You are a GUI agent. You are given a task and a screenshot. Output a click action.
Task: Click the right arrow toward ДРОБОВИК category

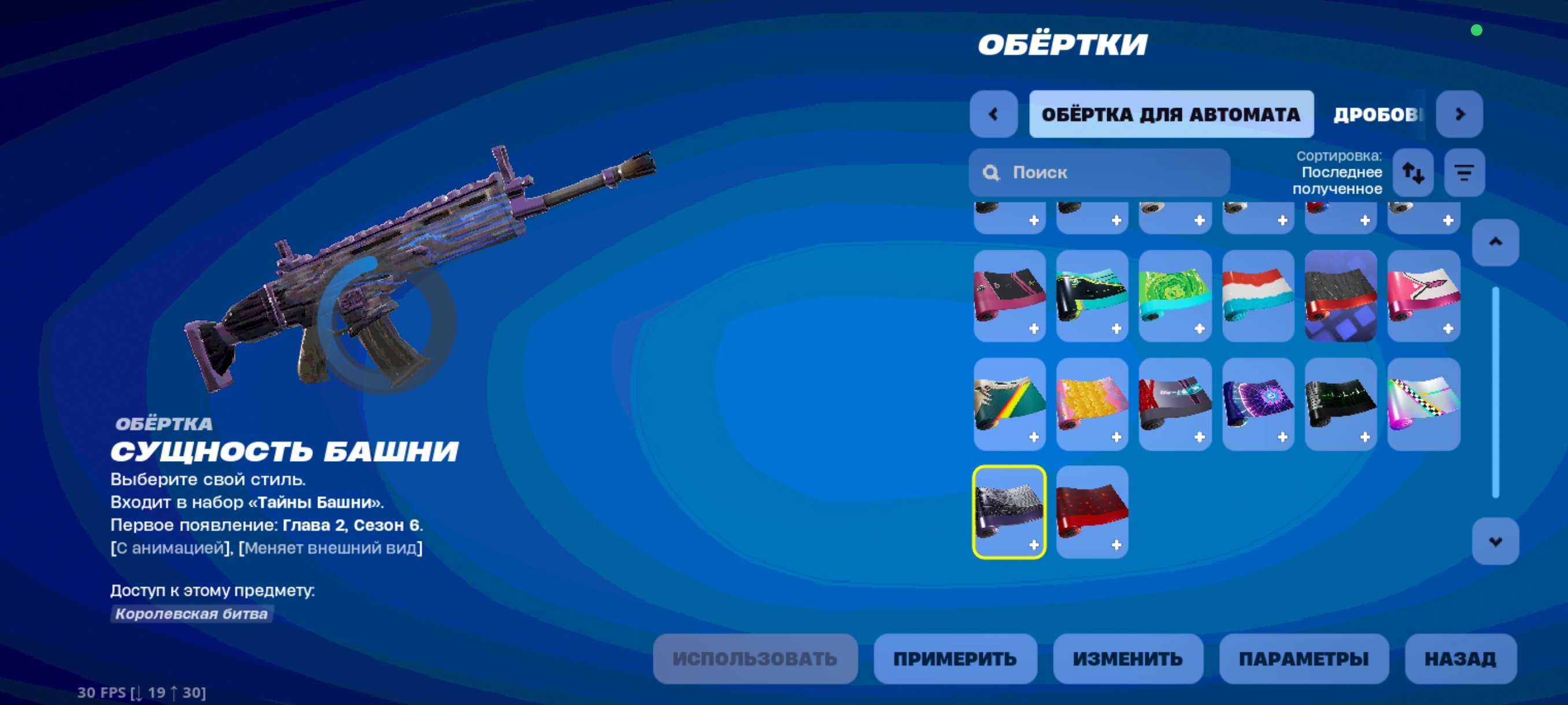tap(1461, 114)
